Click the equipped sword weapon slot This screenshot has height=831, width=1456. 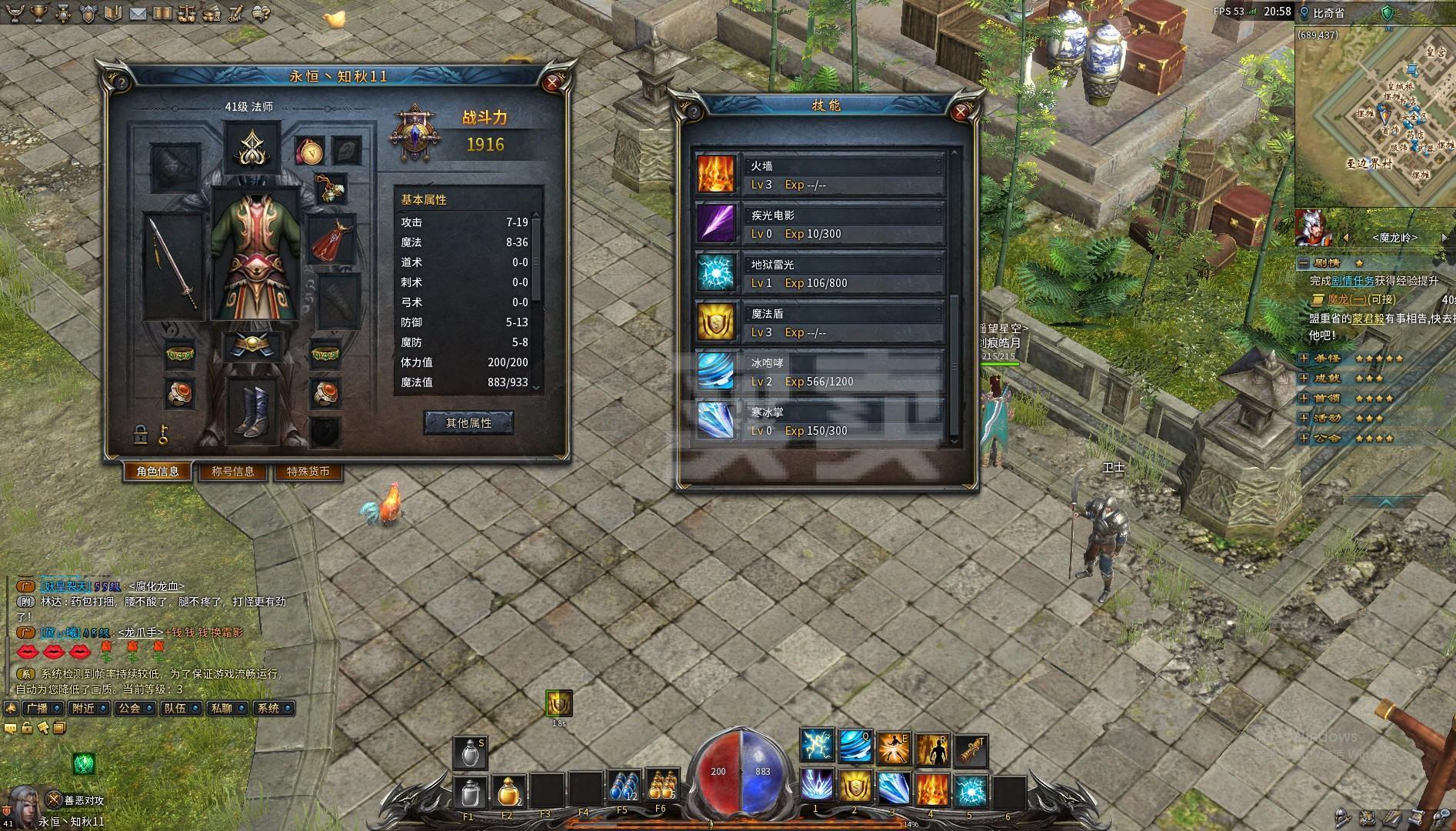tap(174, 265)
